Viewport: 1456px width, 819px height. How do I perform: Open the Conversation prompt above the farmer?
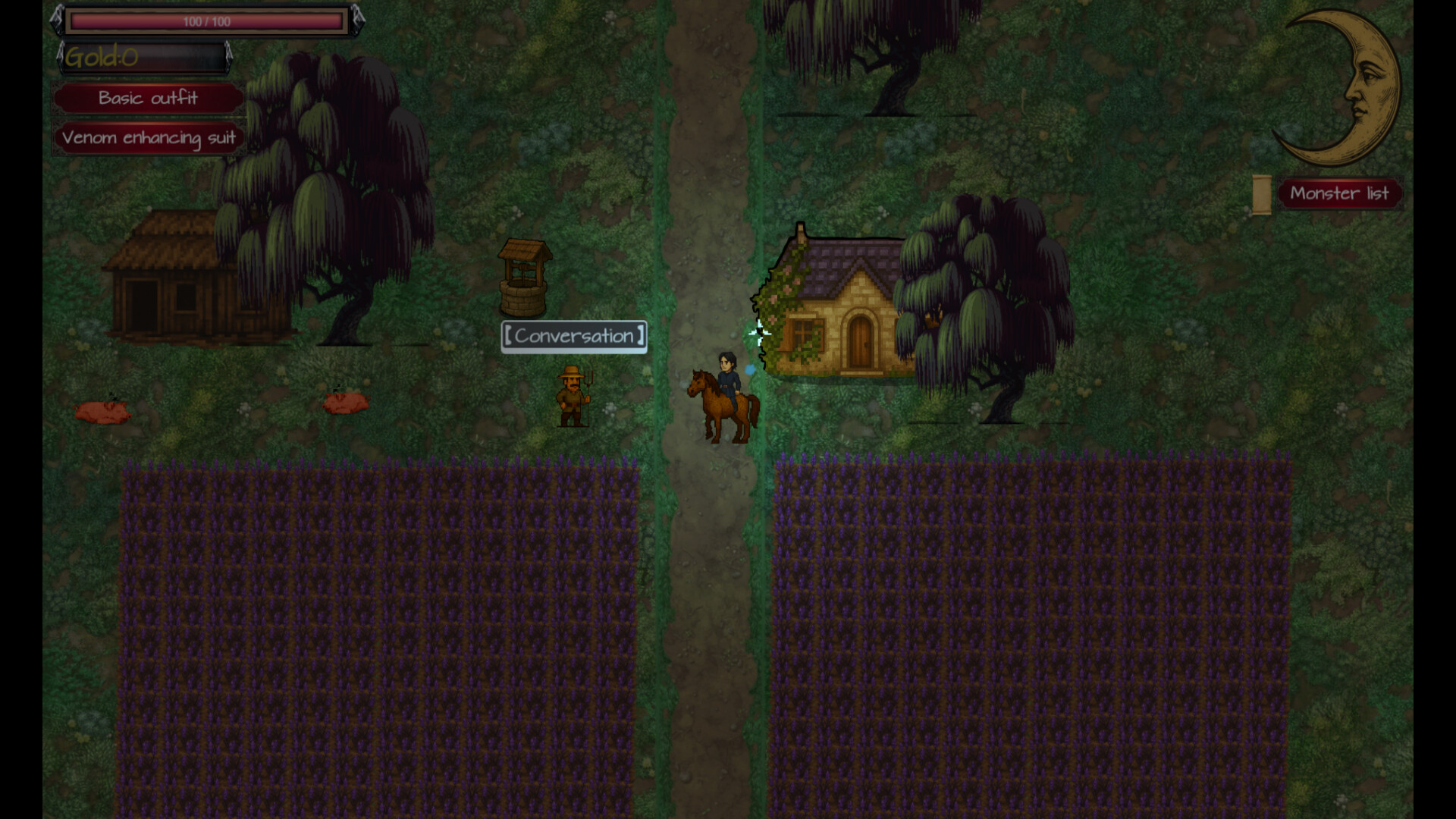pos(573,336)
